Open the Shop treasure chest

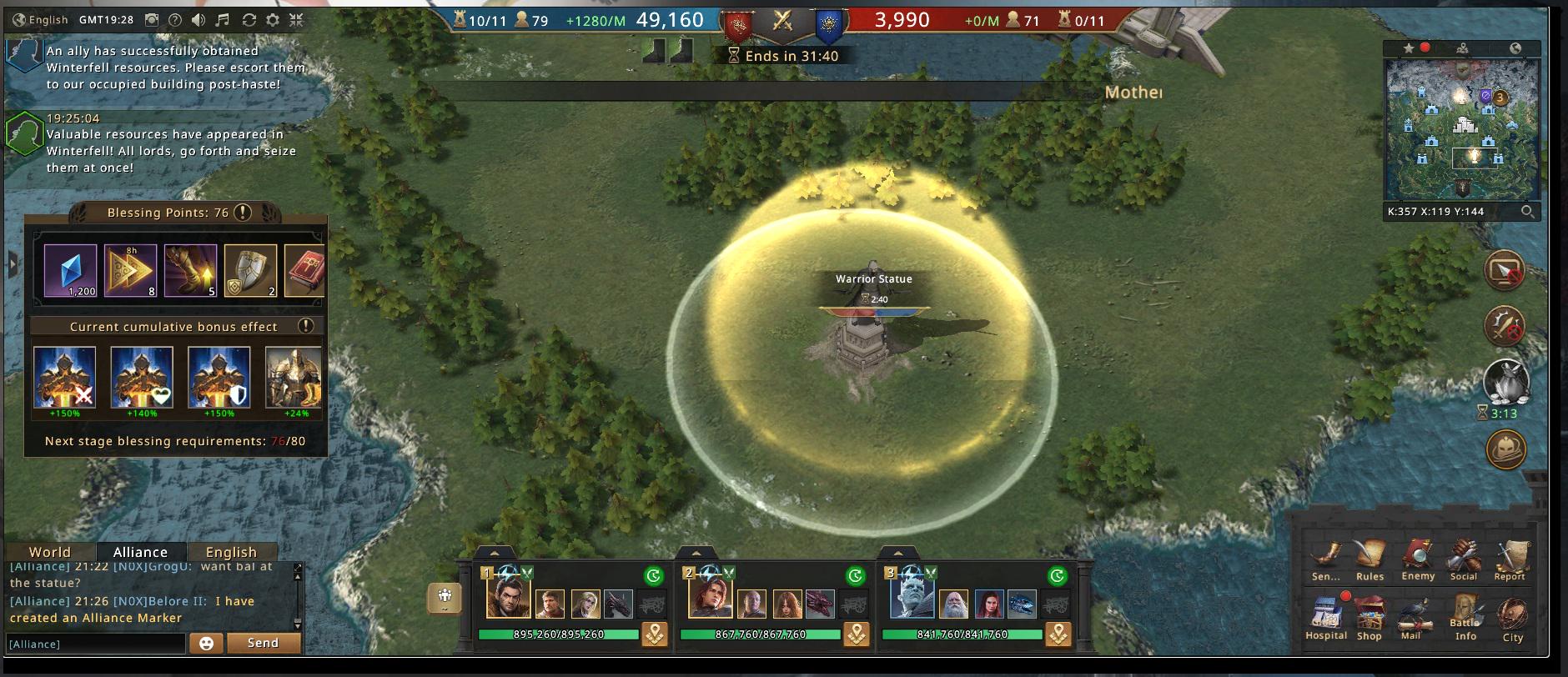1369,616
